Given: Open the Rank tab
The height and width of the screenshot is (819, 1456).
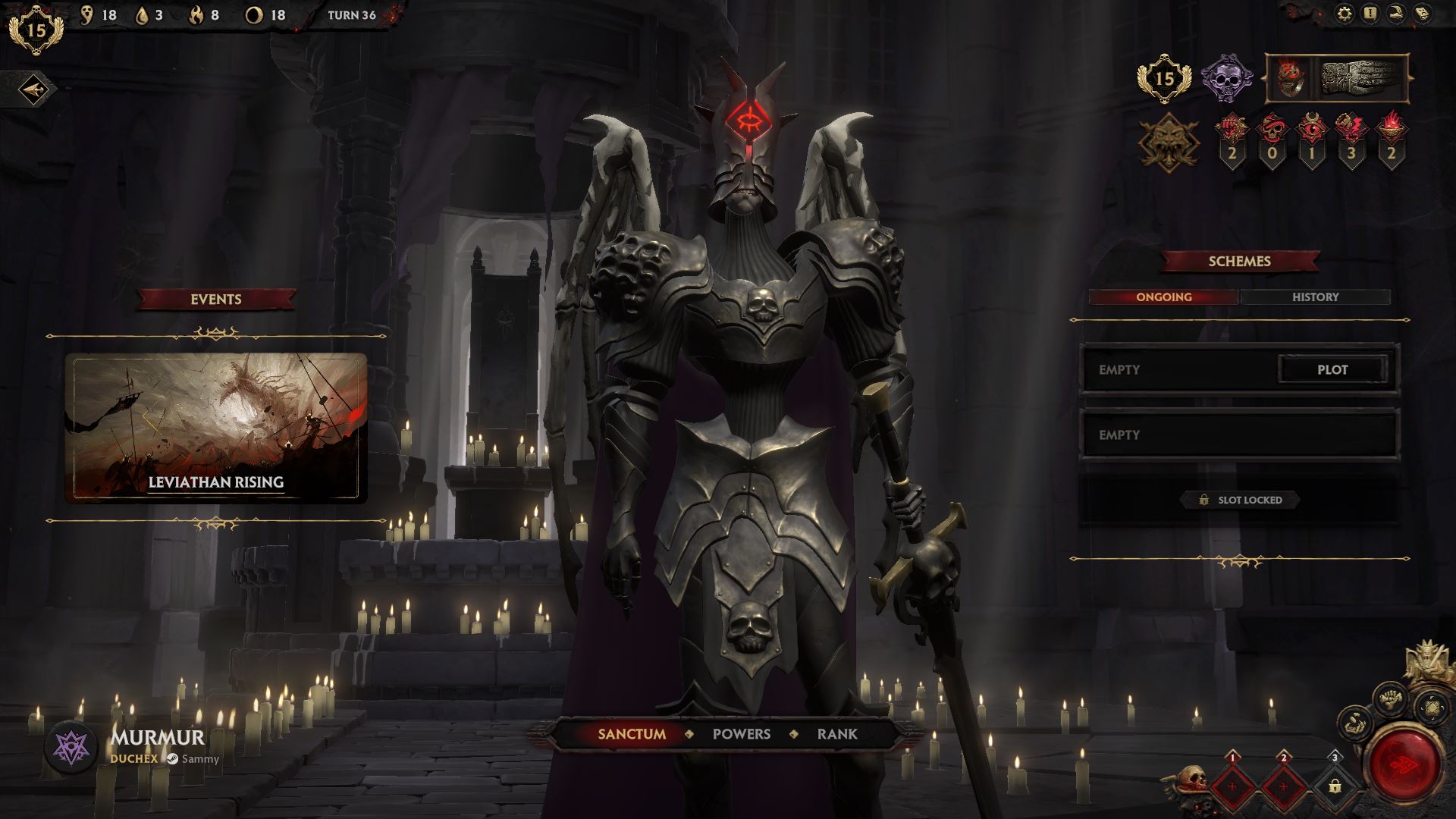Looking at the screenshot, I should pyautogui.click(x=837, y=734).
